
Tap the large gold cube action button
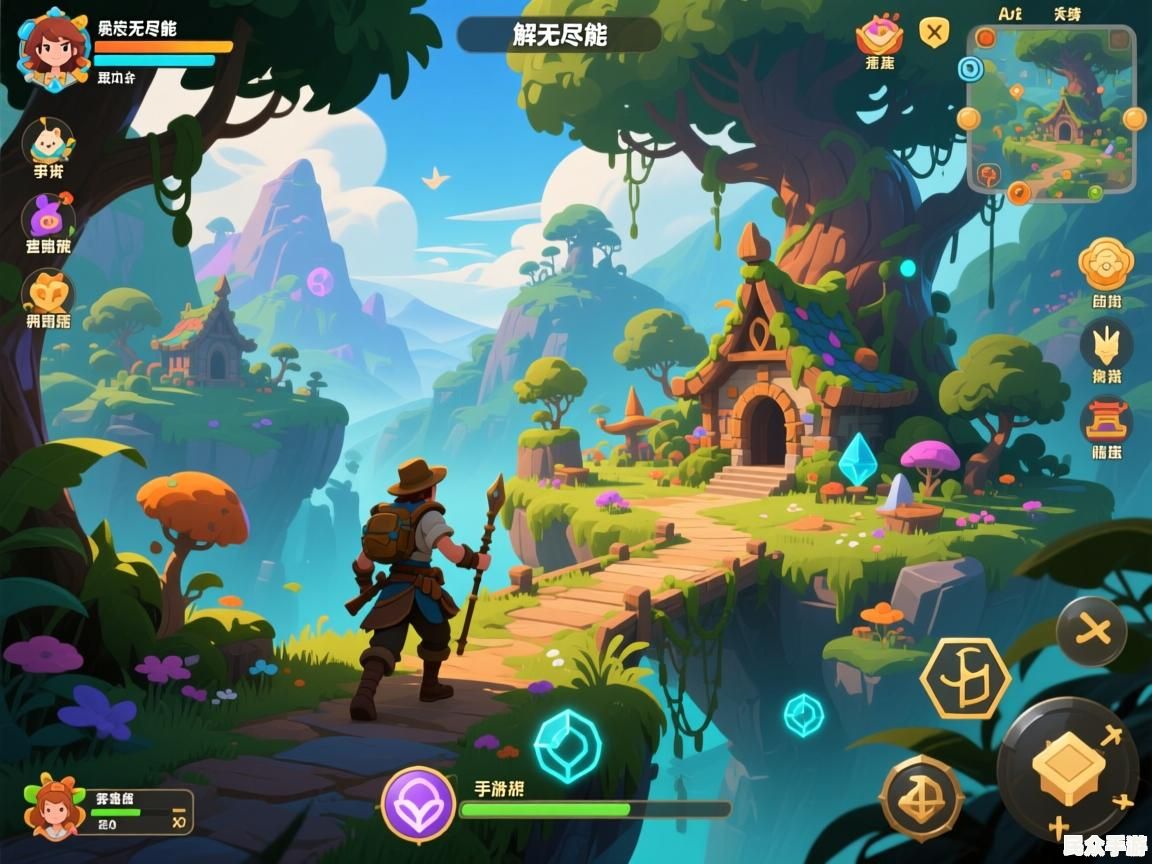pyautogui.click(x=1068, y=768)
